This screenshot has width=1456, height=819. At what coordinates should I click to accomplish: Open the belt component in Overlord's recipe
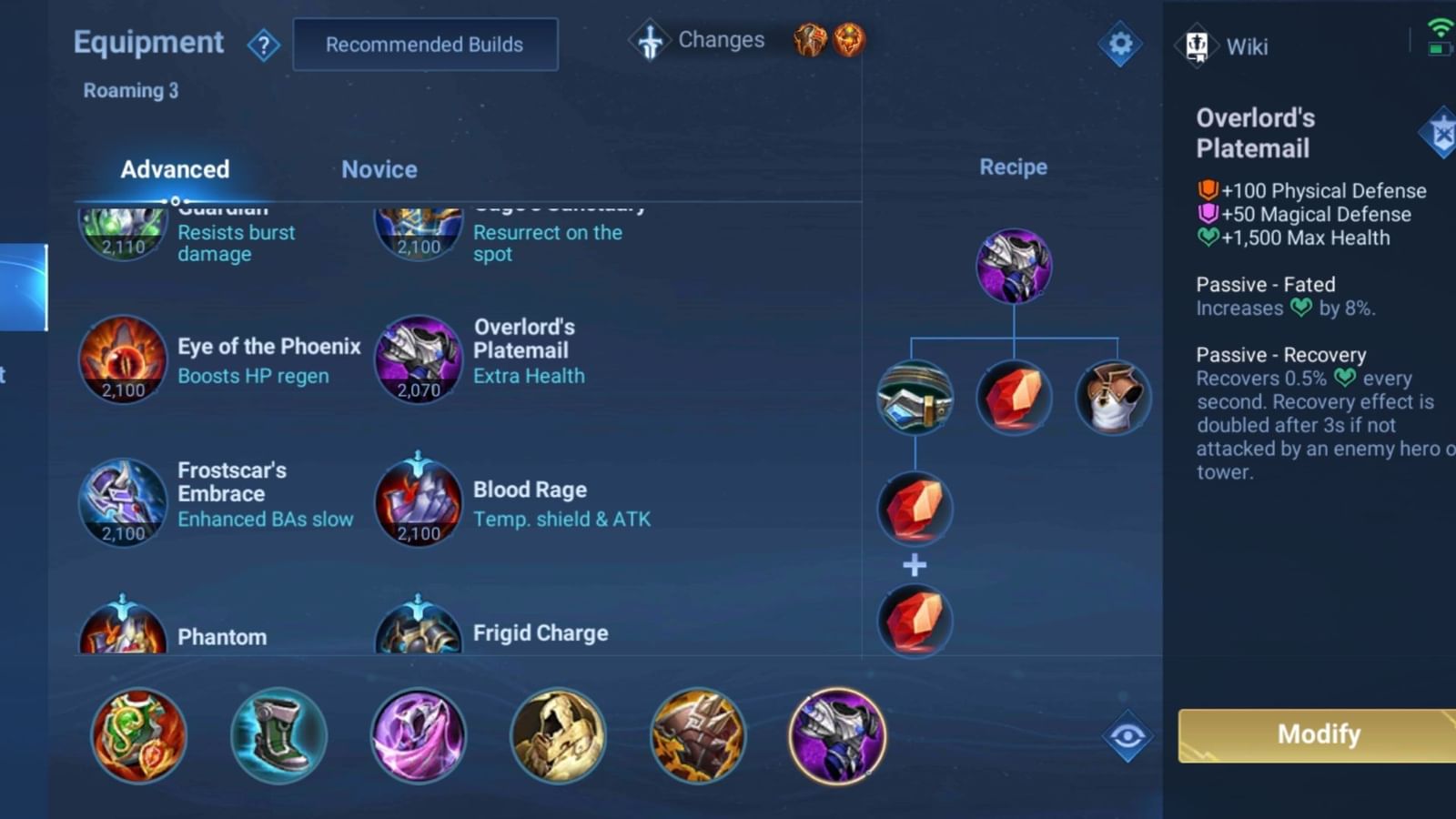[915, 396]
